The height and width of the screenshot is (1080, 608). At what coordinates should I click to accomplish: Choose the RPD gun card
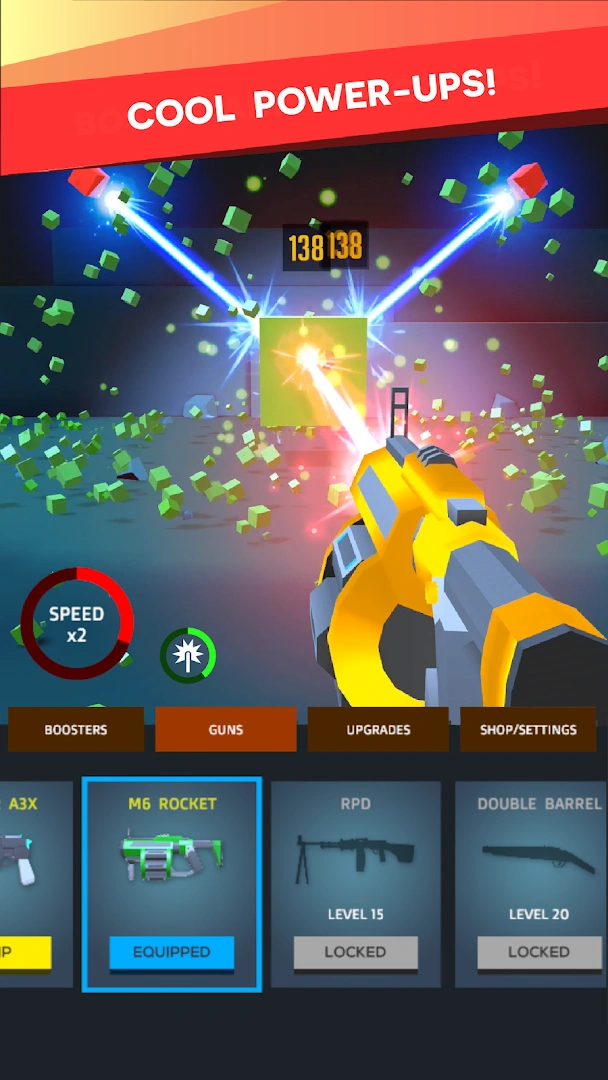click(x=356, y=858)
